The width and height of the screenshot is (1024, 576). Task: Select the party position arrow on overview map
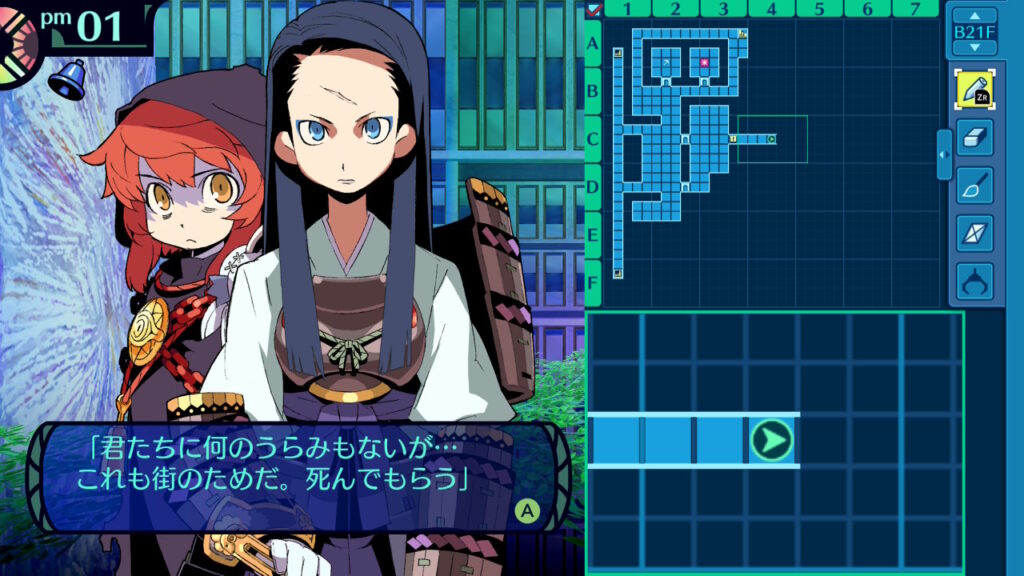point(771,139)
